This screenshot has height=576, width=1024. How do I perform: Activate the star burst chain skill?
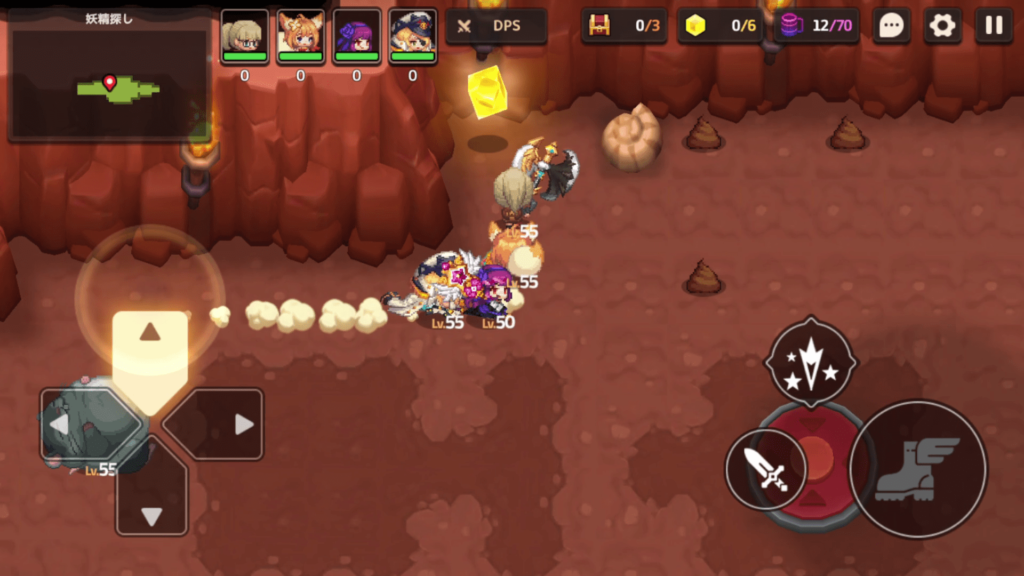point(811,364)
